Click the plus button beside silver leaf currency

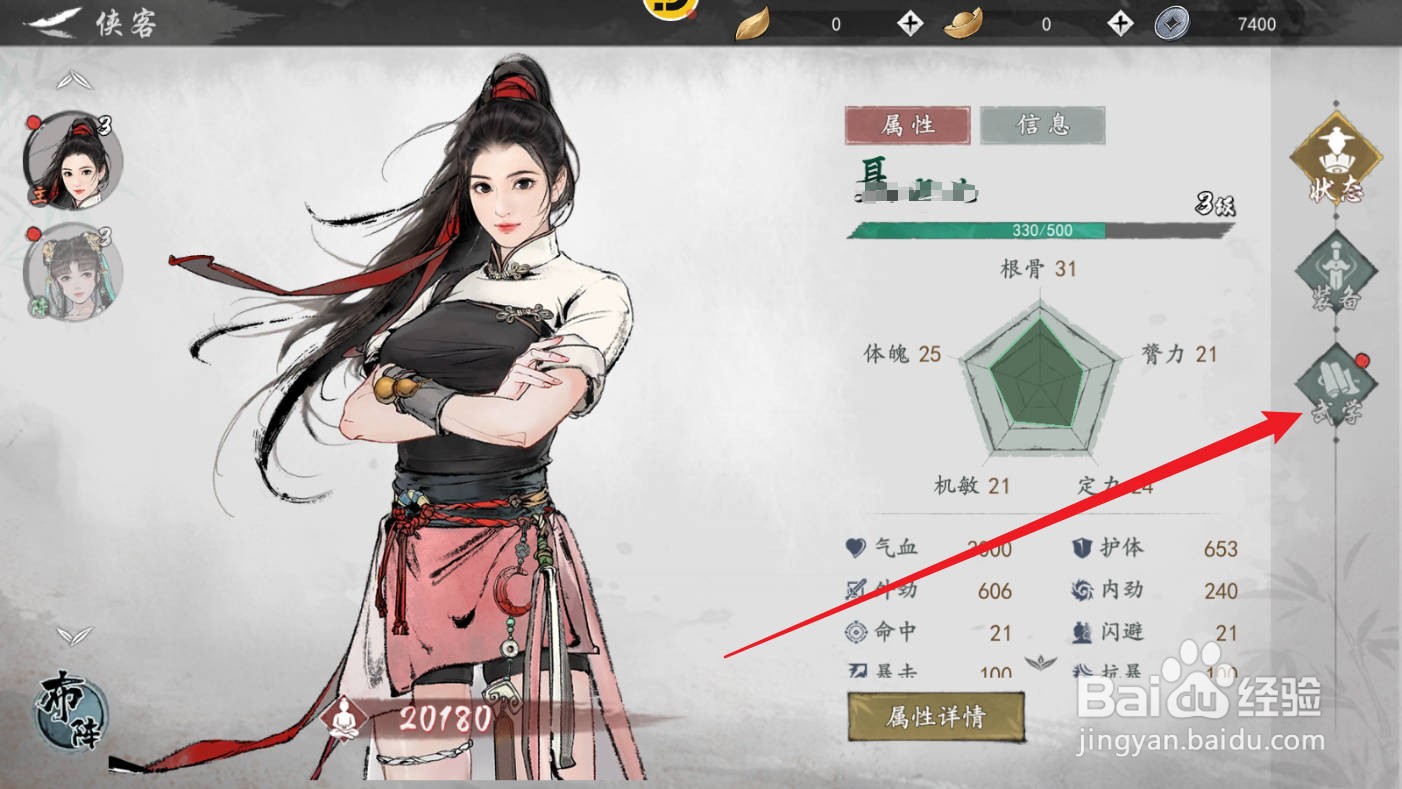(x=909, y=23)
